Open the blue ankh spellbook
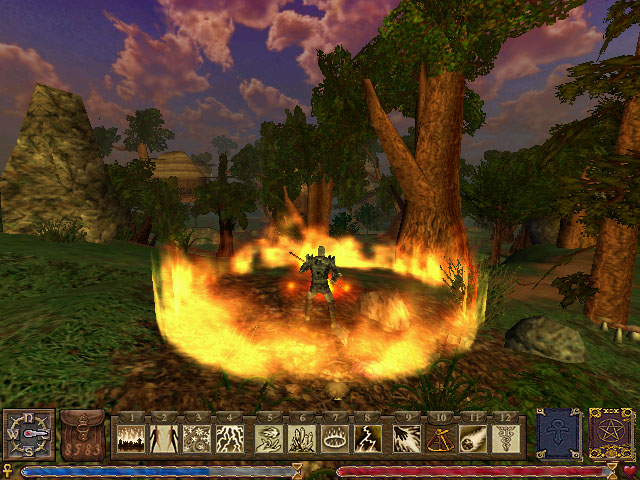This screenshot has height=480, width=640. click(558, 434)
